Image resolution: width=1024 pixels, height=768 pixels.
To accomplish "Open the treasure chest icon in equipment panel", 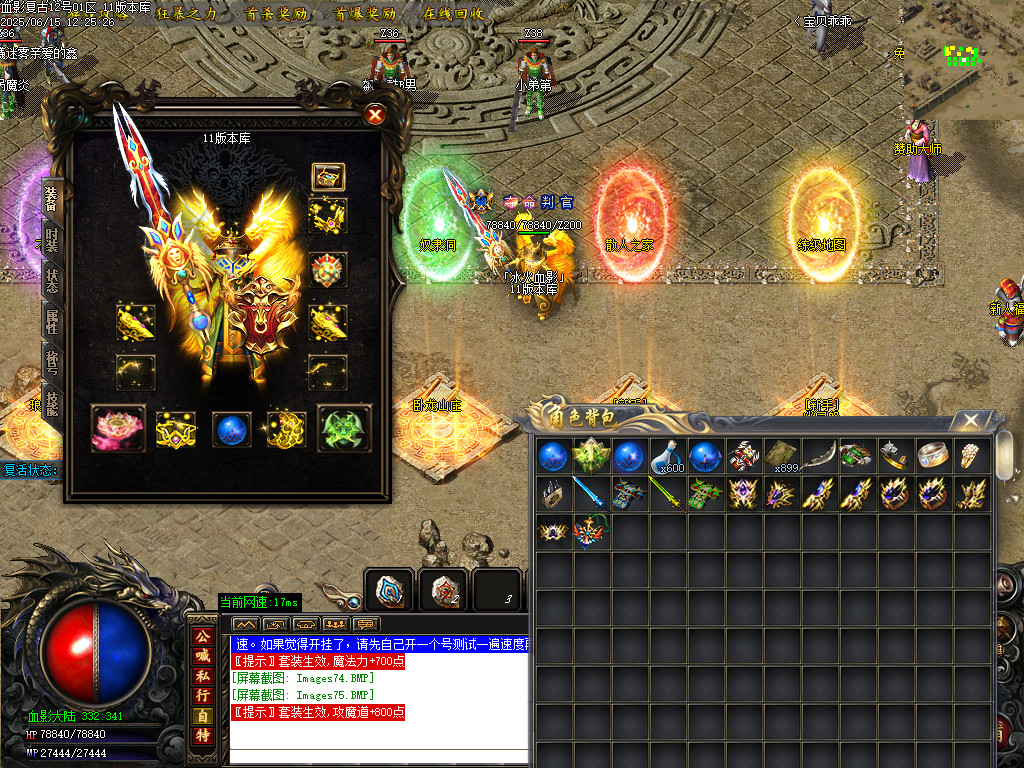I will [328, 177].
